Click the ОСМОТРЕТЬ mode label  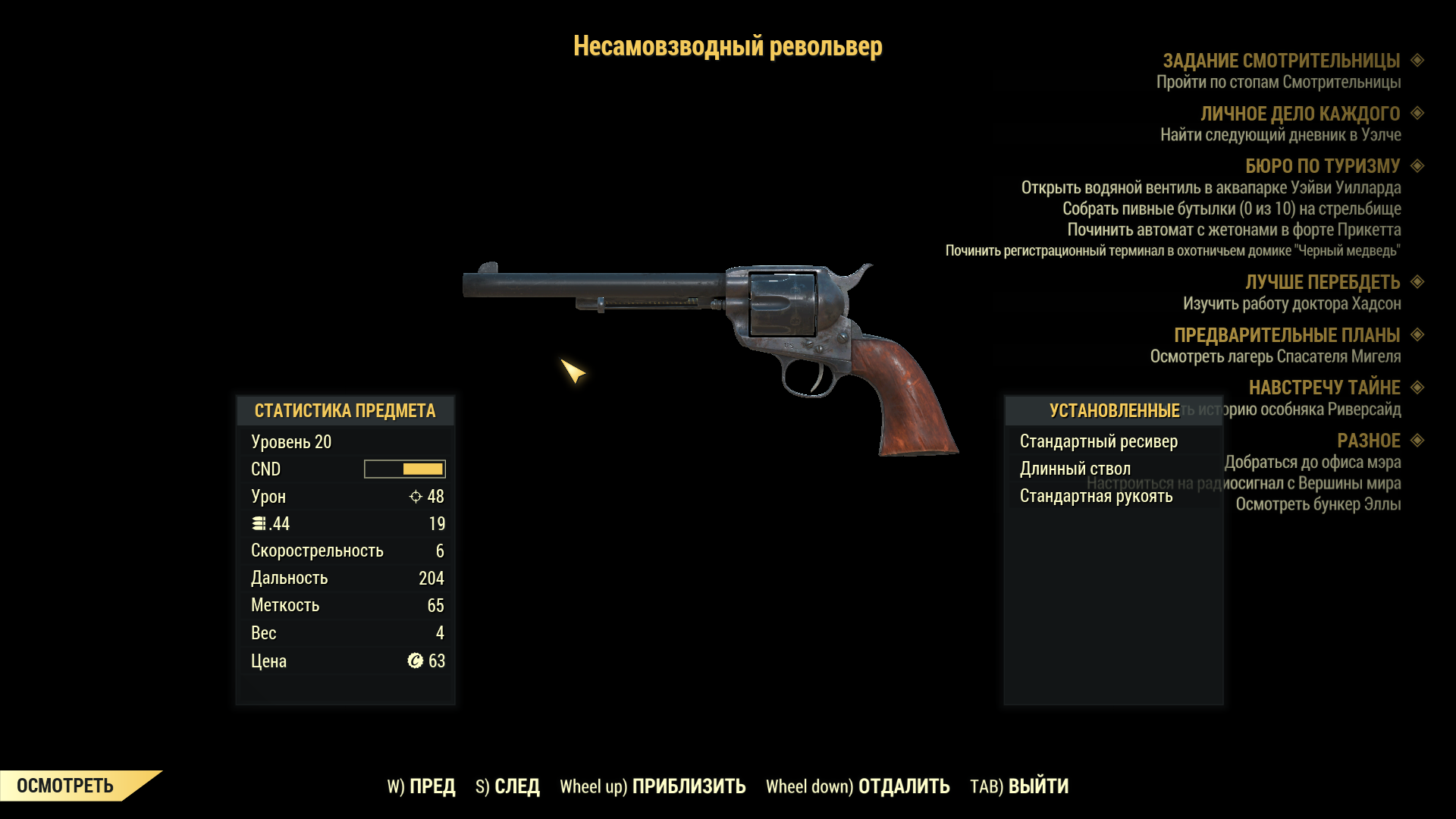65,786
